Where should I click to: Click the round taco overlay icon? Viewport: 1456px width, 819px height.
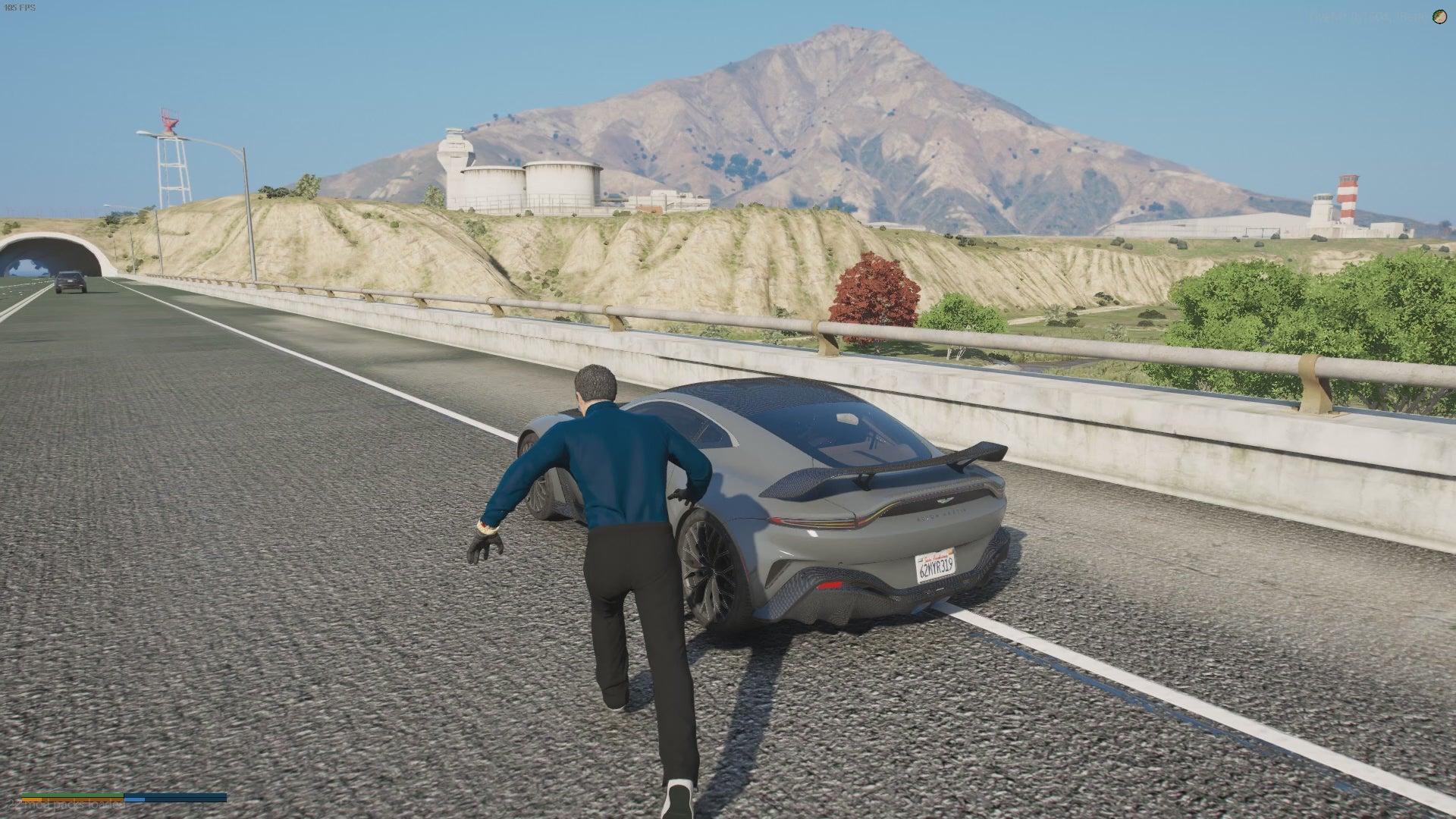pos(1439,17)
